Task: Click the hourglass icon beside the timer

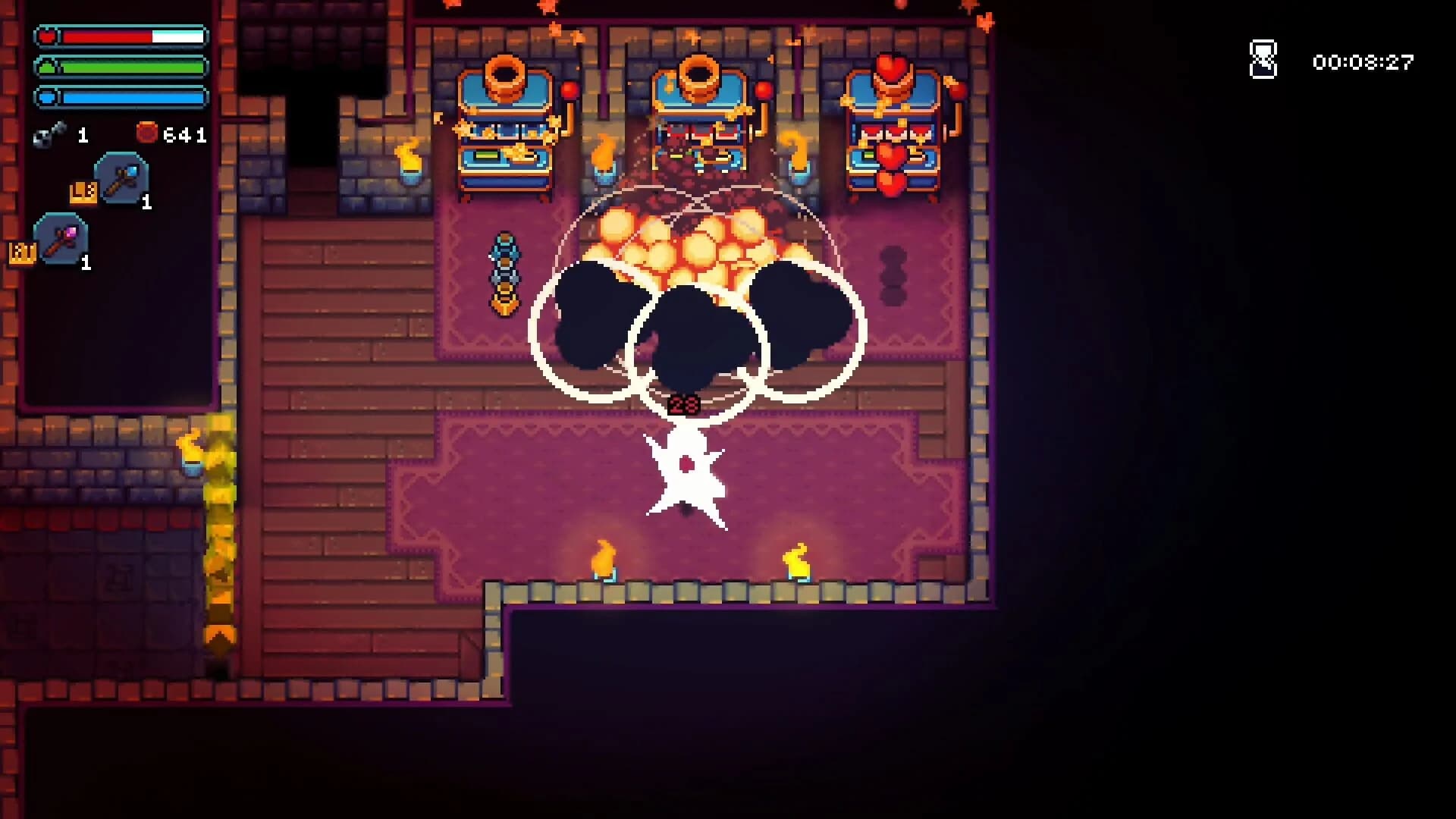Action: pyautogui.click(x=1263, y=59)
